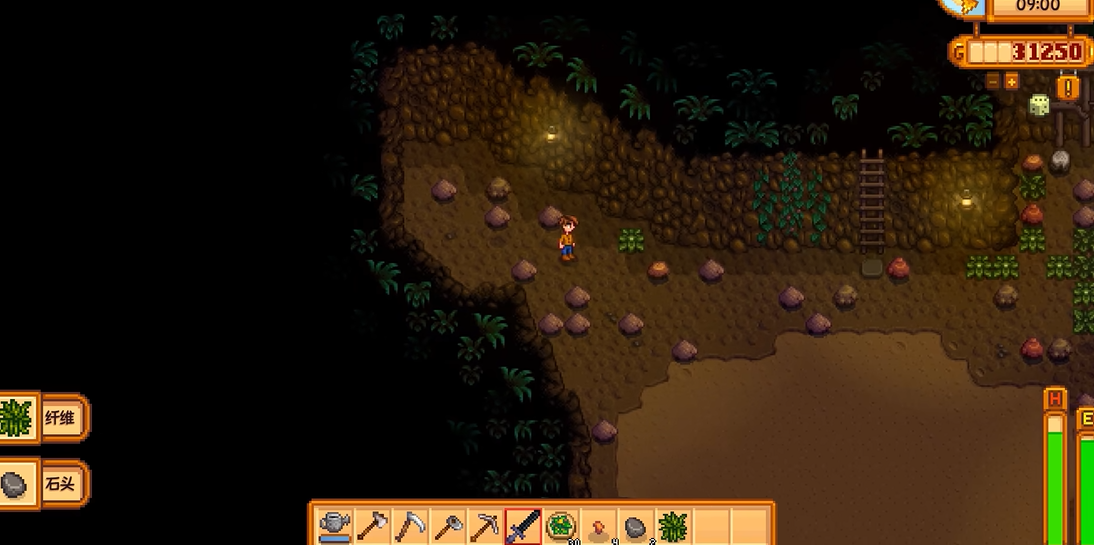Pick the stone stack in the hotbar

pos(636,524)
